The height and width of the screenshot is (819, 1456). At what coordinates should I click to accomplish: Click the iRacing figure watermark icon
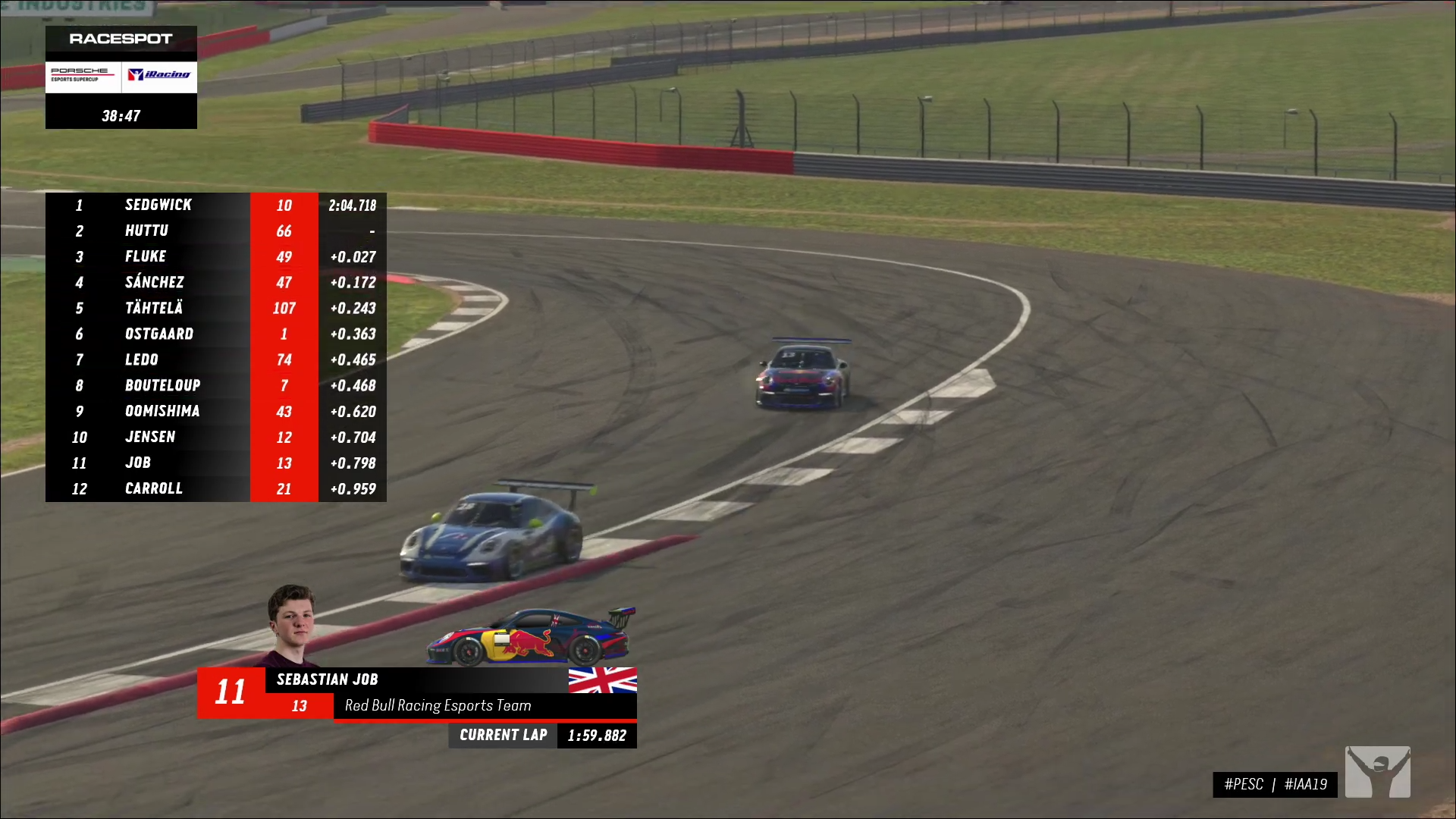click(1377, 772)
